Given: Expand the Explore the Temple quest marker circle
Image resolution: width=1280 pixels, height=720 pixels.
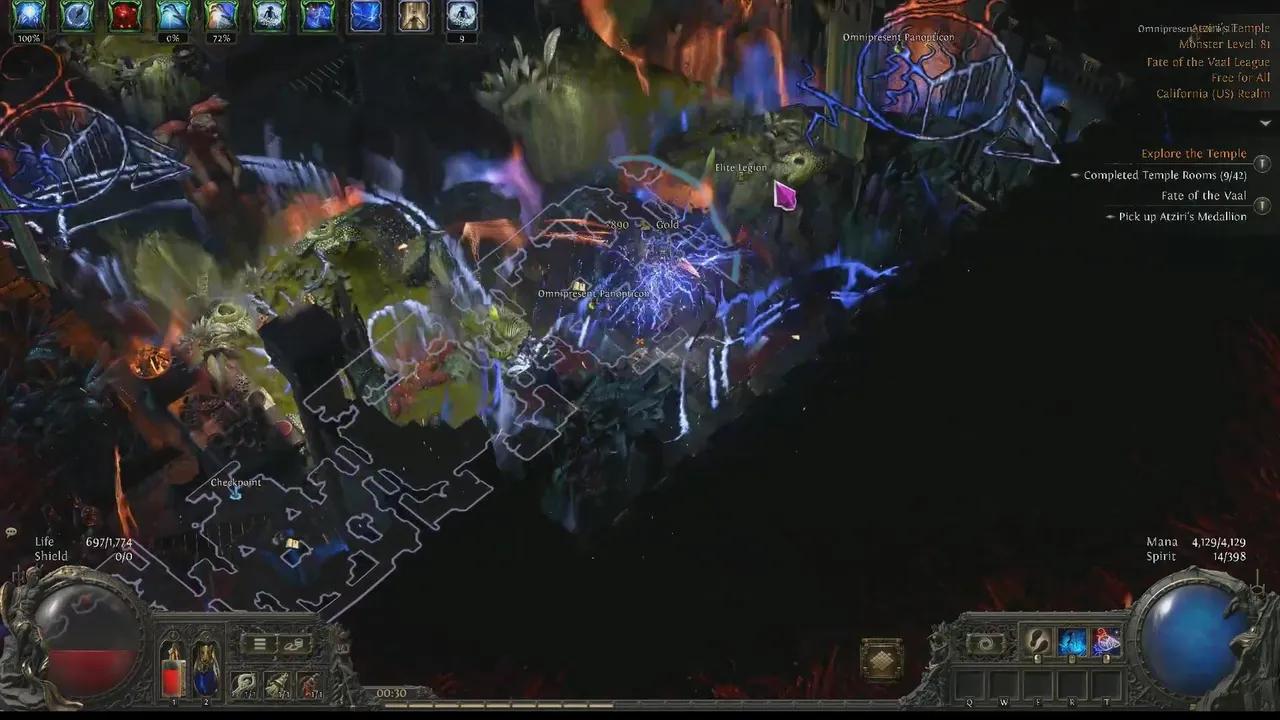Looking at the screenshot, I should 1262,162.
